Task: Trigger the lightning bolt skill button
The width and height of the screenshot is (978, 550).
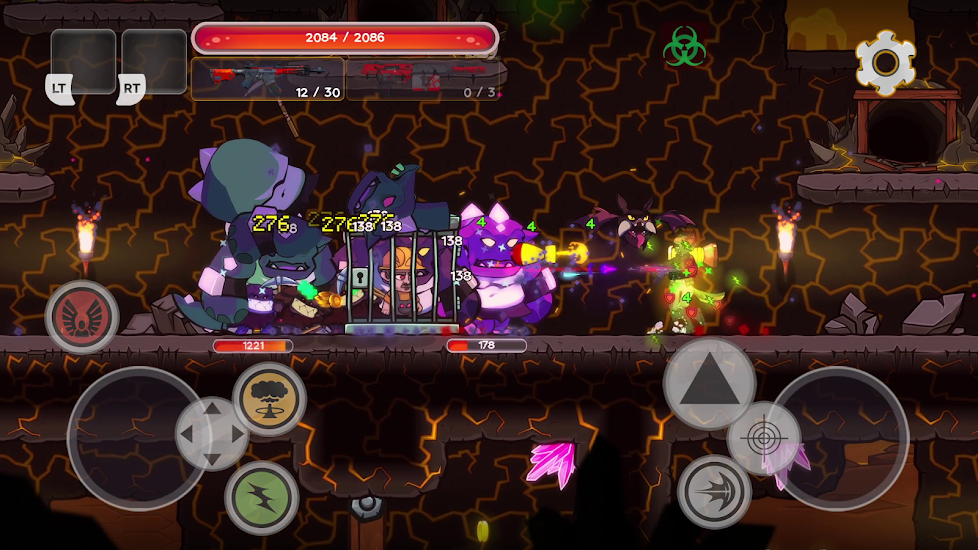Action: tap(261, 497)
